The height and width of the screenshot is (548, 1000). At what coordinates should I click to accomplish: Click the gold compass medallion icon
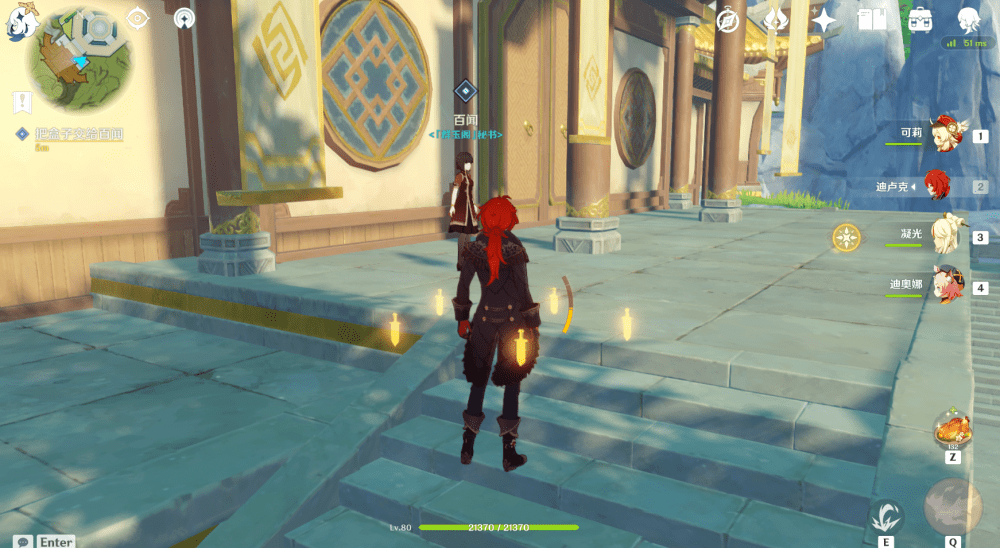pos(847,237)
